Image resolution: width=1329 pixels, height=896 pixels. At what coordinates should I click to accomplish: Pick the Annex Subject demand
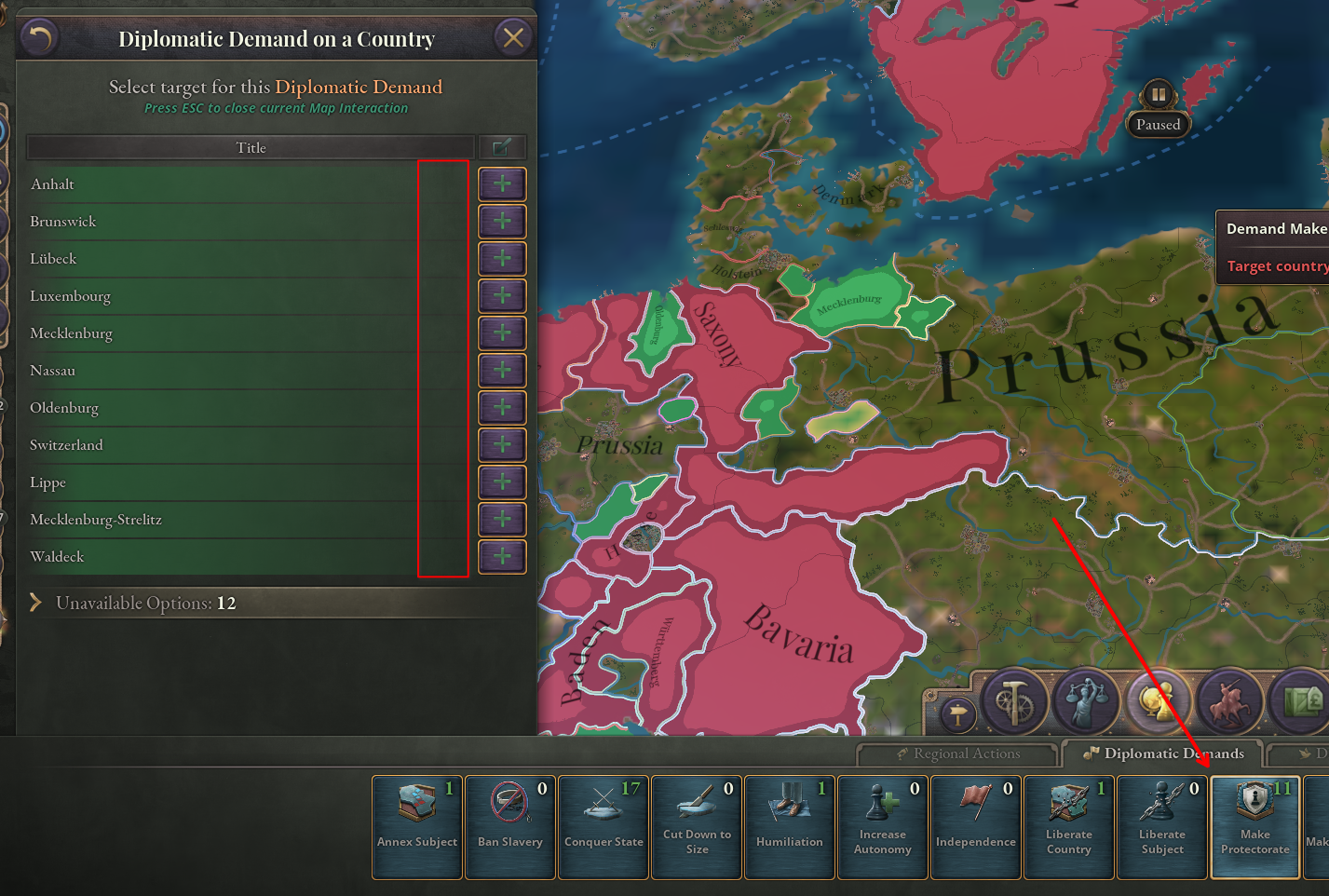(x=416, y=825)
